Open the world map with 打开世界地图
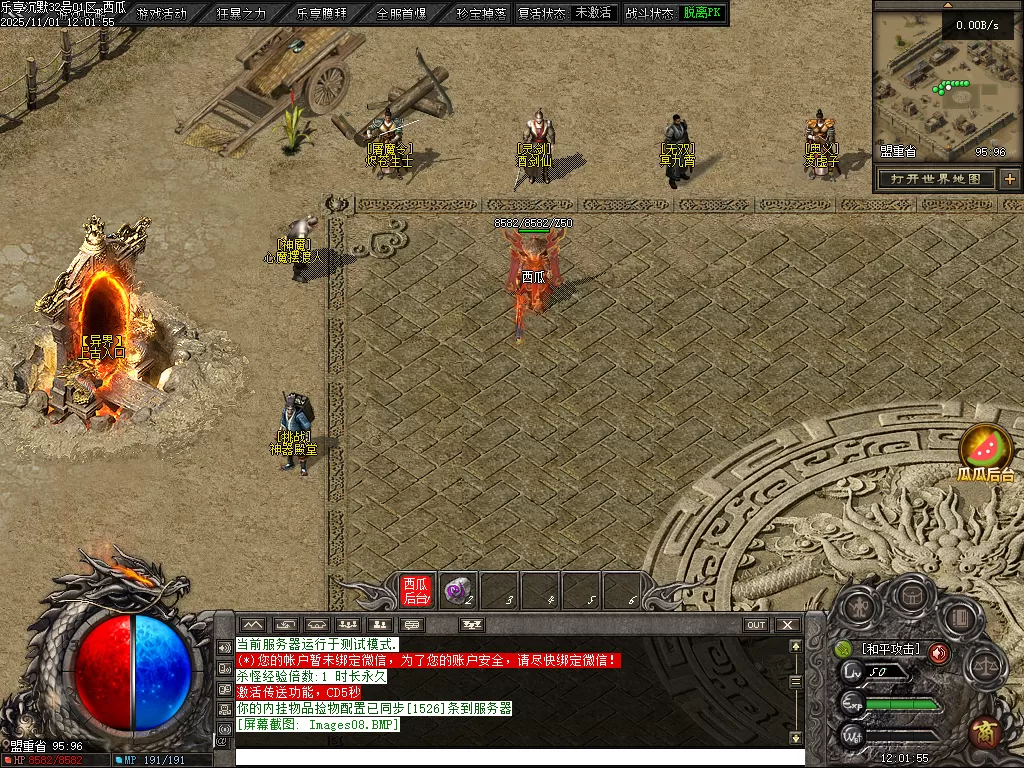1024x768 pixels. point(936,179)
